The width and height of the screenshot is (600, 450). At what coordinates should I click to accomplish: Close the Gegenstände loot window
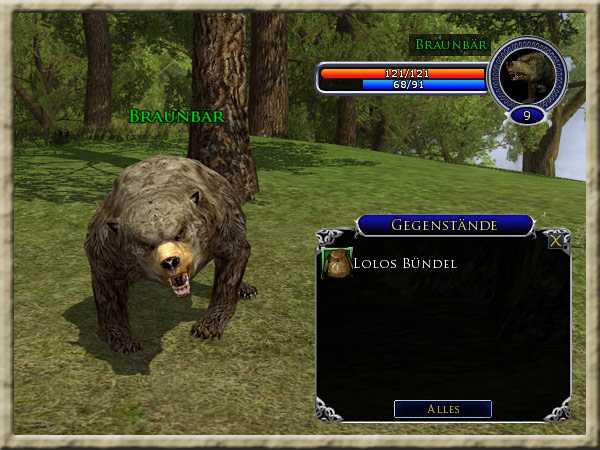556,240
